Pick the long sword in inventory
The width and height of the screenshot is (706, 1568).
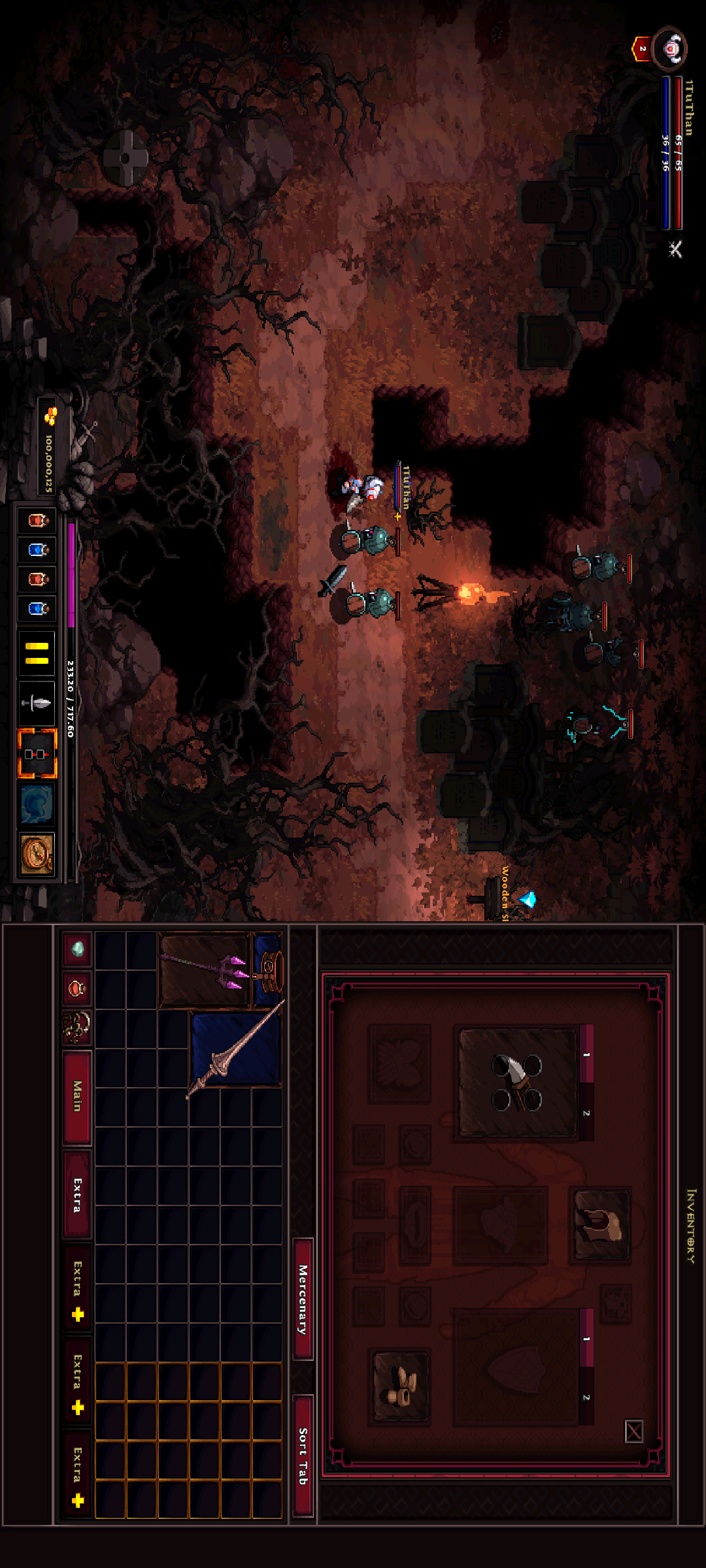236,1049
